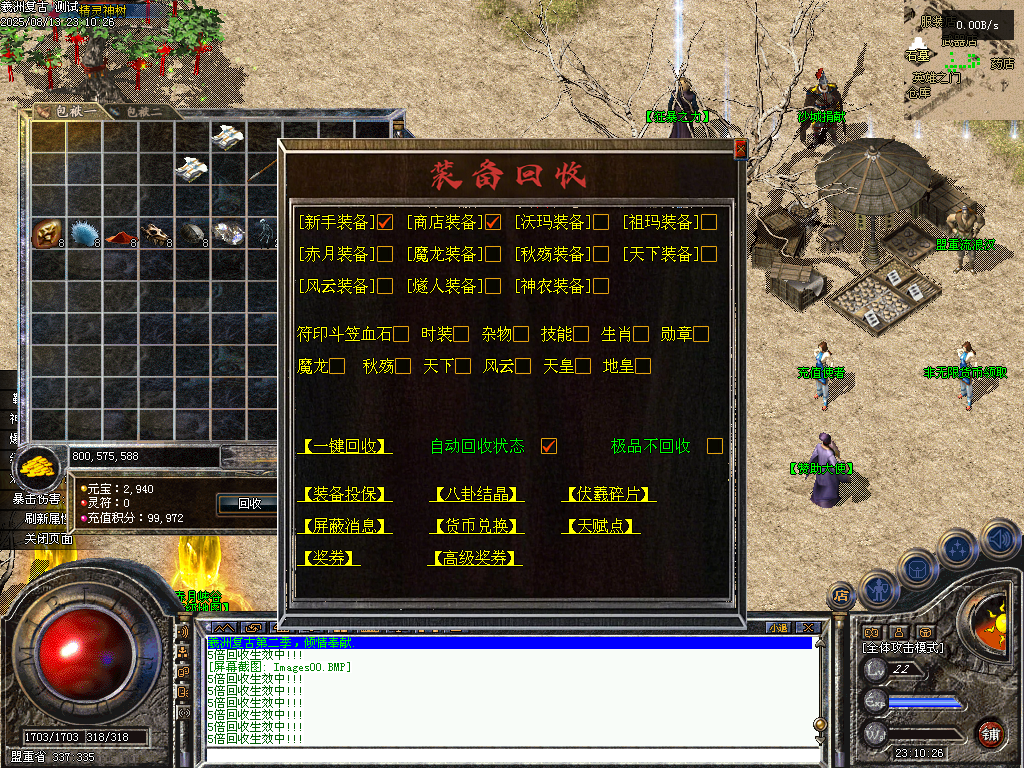Uncheck the 商店装备 checkbox
Image resolution: width=1024 pixels, height=768 pixels.
(x=493, y=222)
